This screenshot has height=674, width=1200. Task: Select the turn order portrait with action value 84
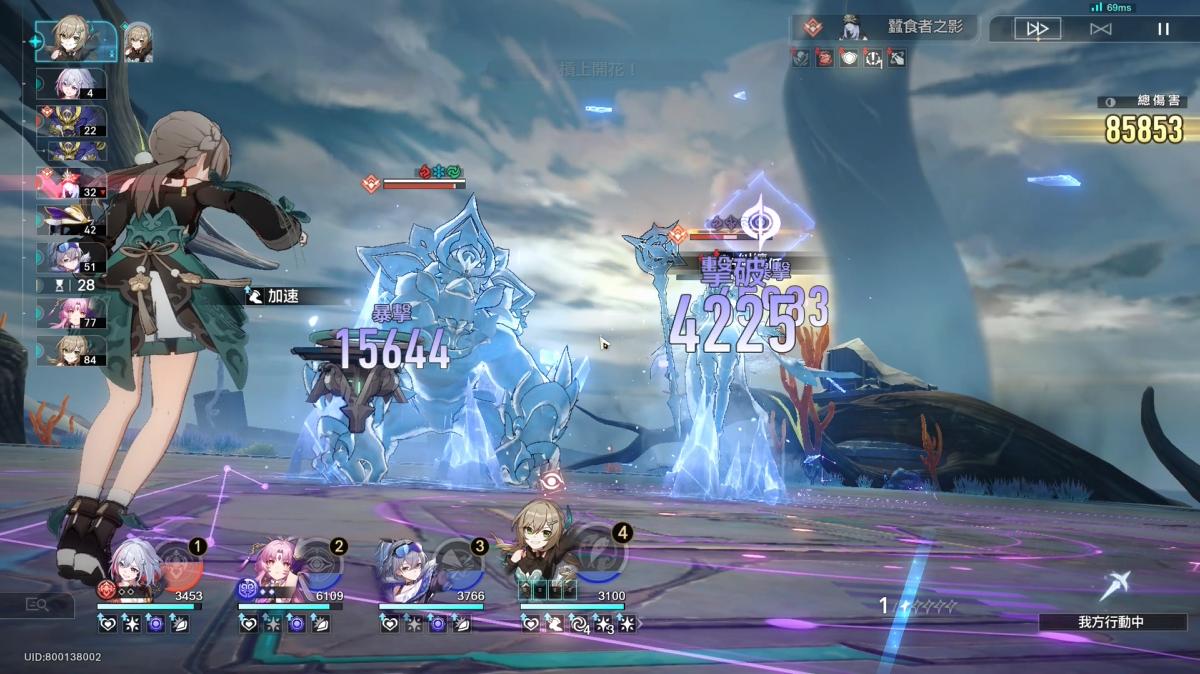point(72,351)
